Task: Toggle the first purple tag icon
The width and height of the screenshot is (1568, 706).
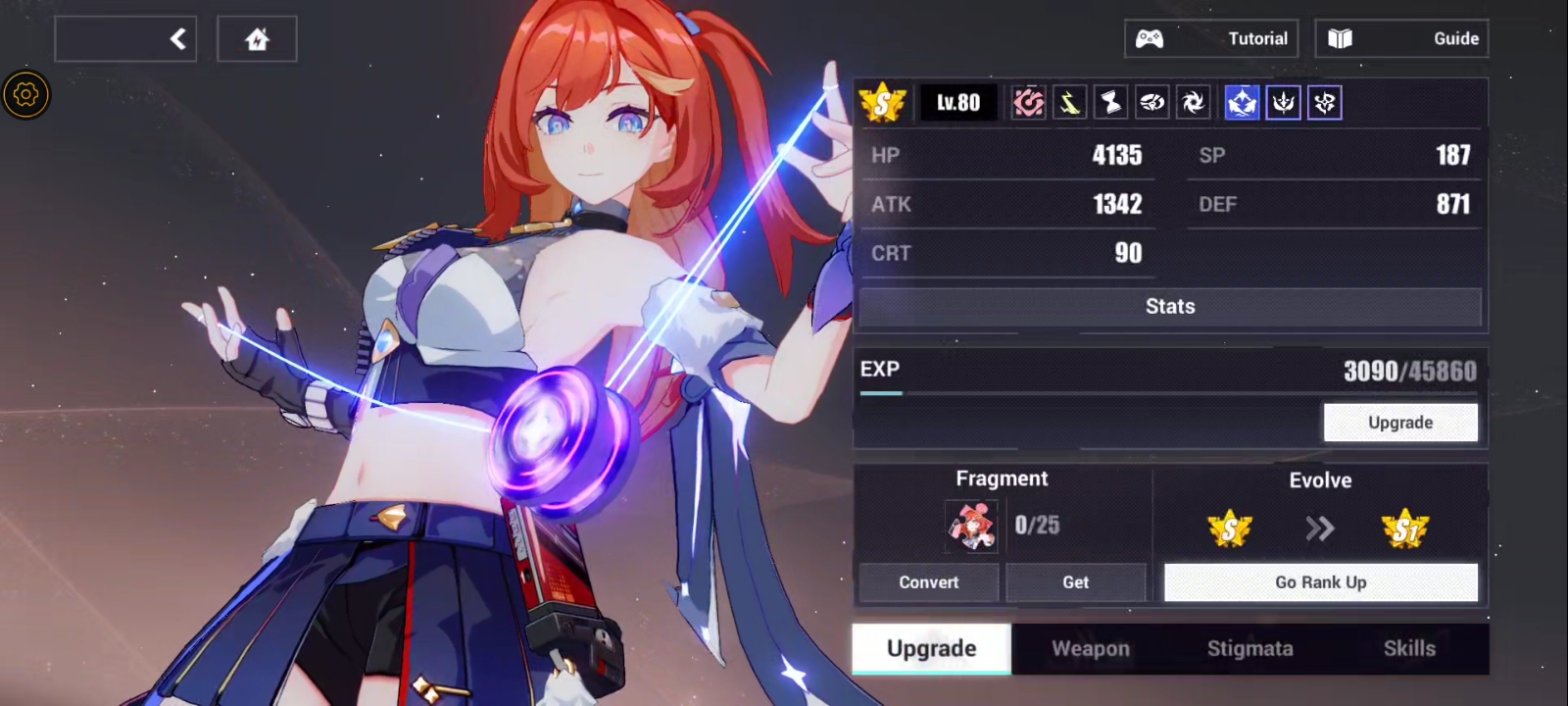Action: pos(1284,102)
